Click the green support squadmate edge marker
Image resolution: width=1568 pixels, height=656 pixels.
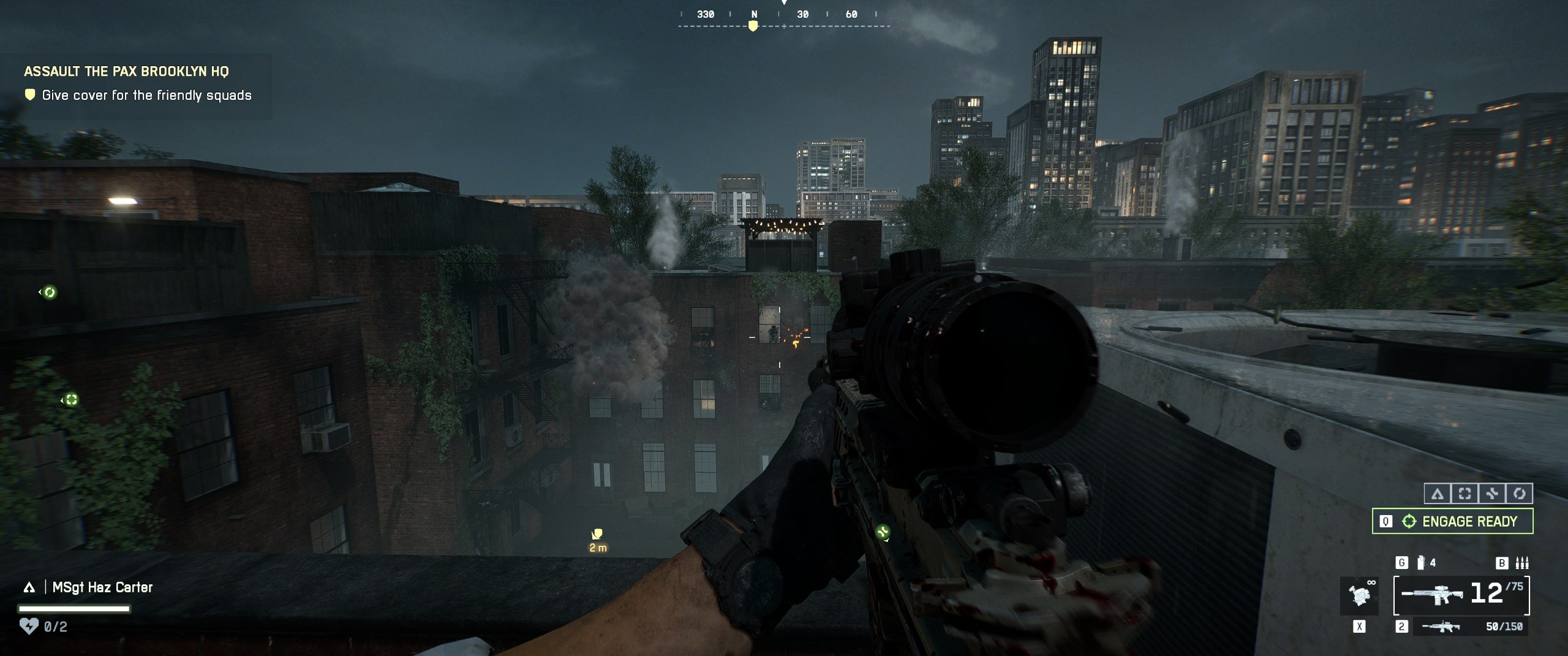[50, 293]
